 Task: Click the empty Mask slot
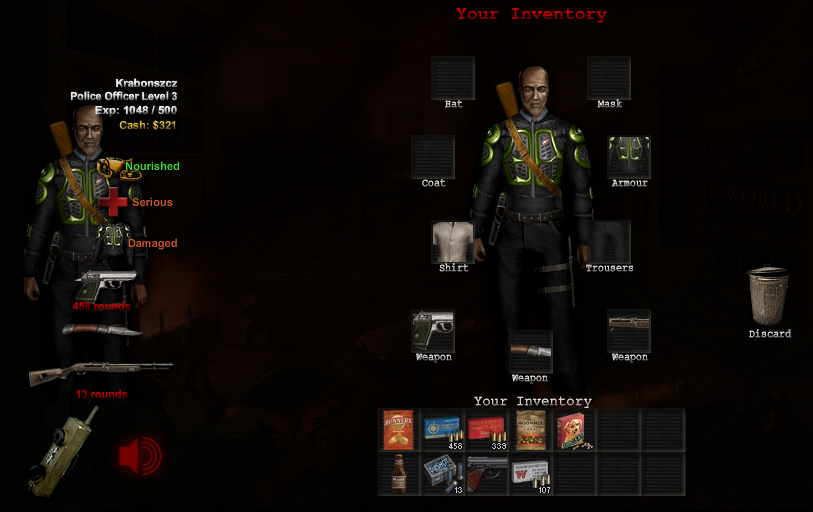pyautogui.click(x=609, y=77)
